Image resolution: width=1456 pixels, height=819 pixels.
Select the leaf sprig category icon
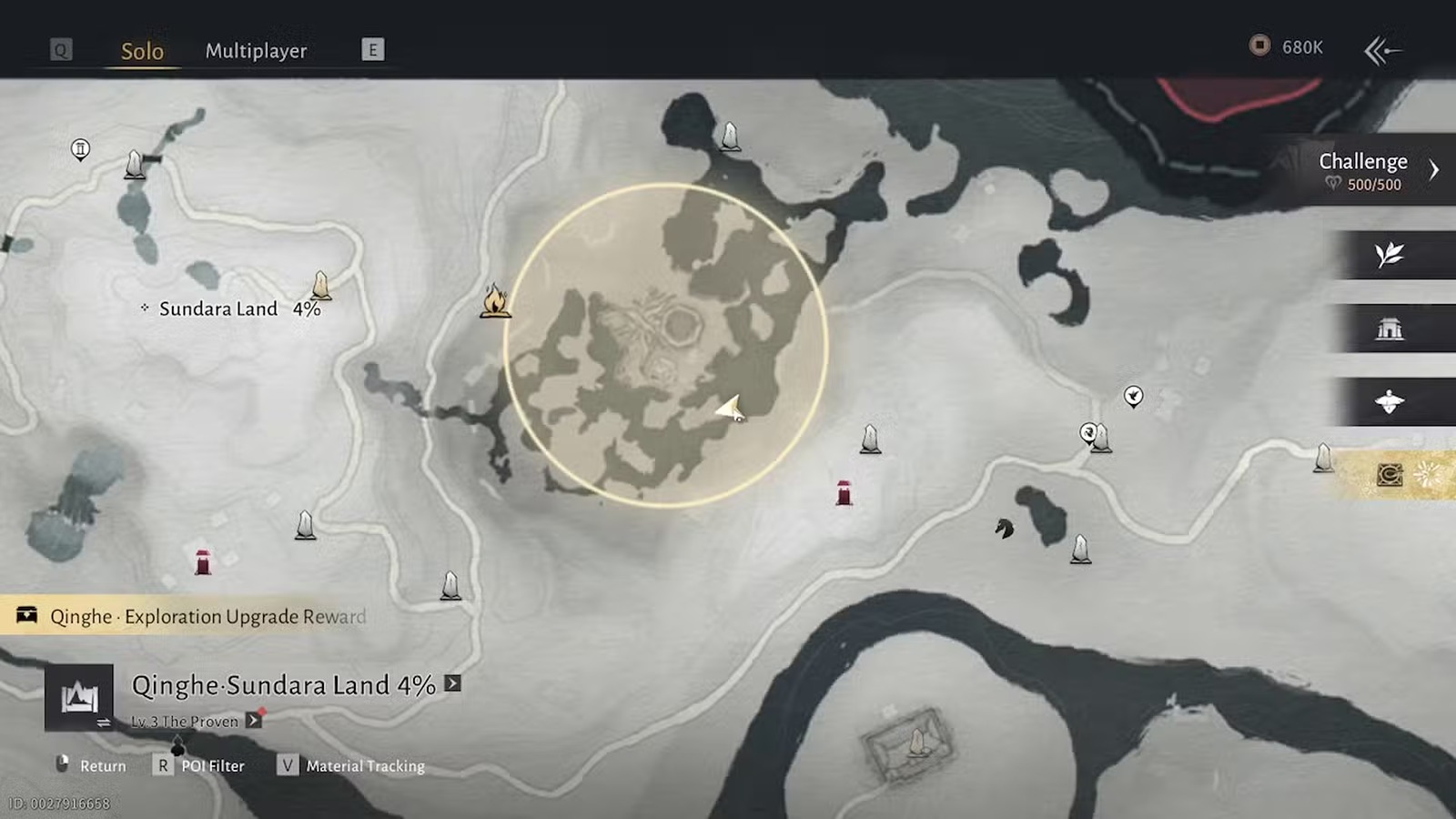pos(1390,255)
